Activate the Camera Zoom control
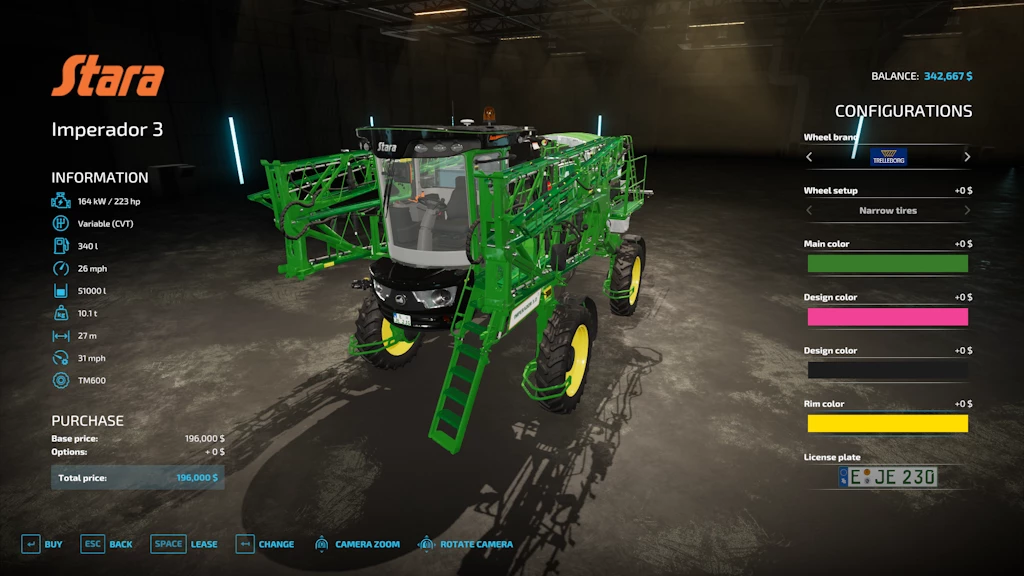 (x=357, y=544)
